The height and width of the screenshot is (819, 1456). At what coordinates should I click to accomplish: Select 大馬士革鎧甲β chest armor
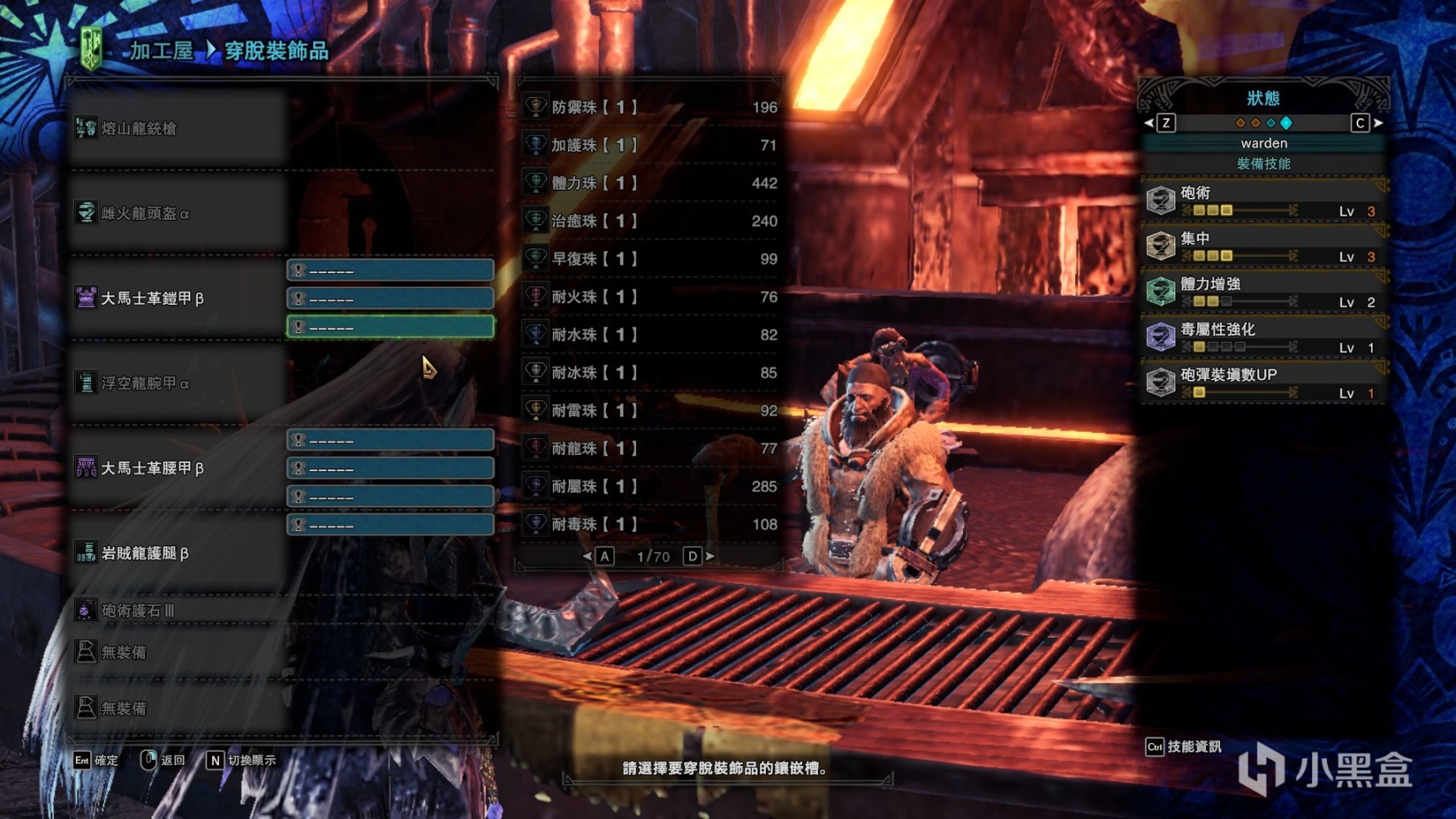pyautogui.click(x=152, y=298)
